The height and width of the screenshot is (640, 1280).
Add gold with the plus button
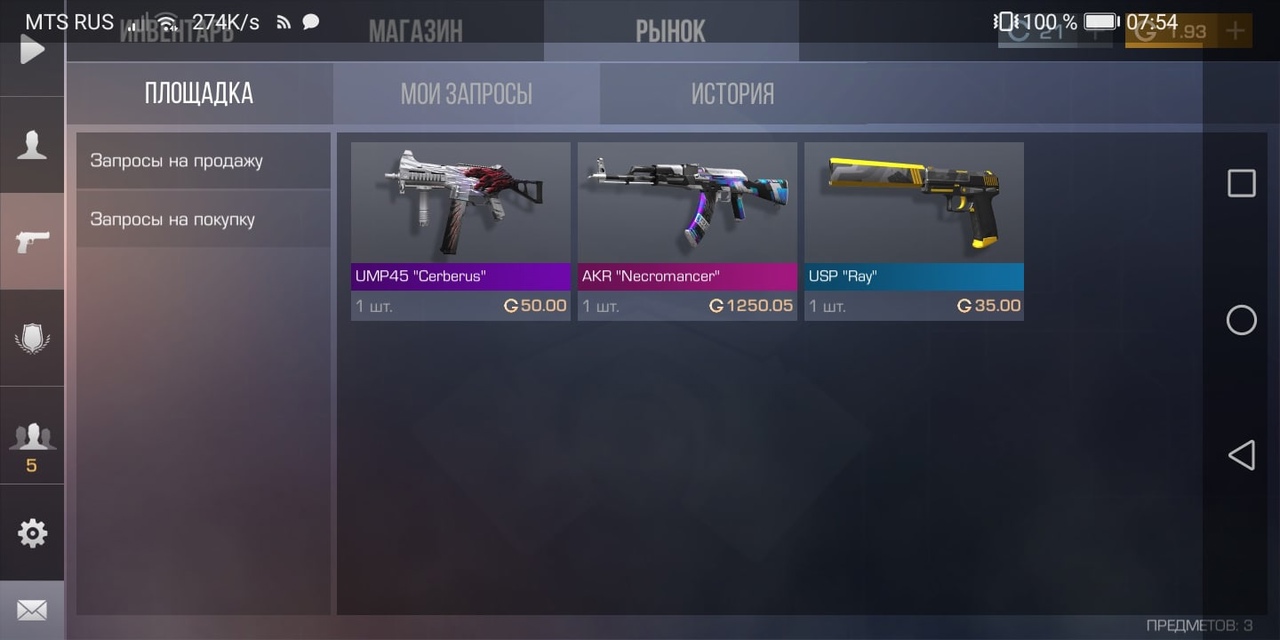click(1236, 31)
